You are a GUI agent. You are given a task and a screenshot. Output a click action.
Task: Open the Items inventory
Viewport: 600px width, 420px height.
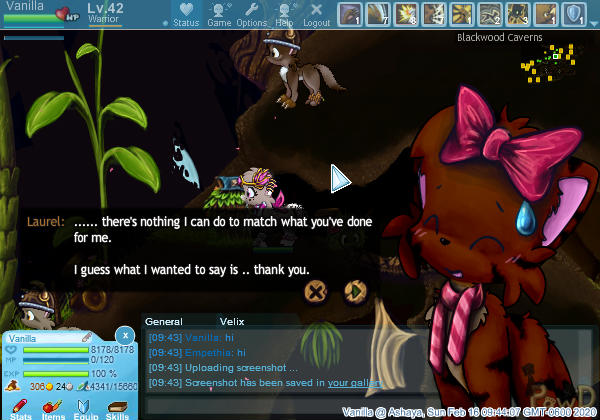pyautogui.click(x=53, y=407)
